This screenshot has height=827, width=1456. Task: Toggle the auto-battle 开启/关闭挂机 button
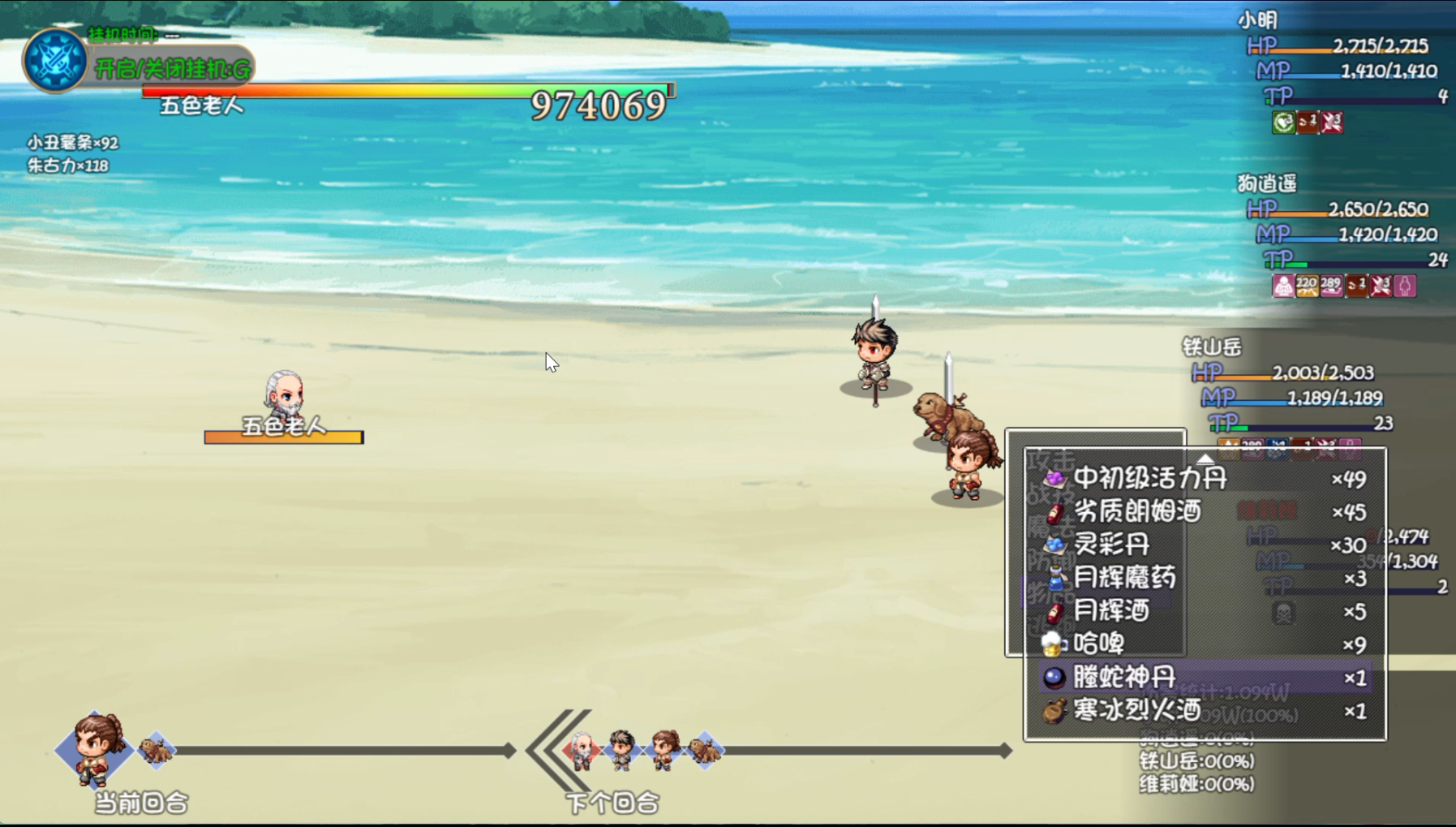click(173, 69)
